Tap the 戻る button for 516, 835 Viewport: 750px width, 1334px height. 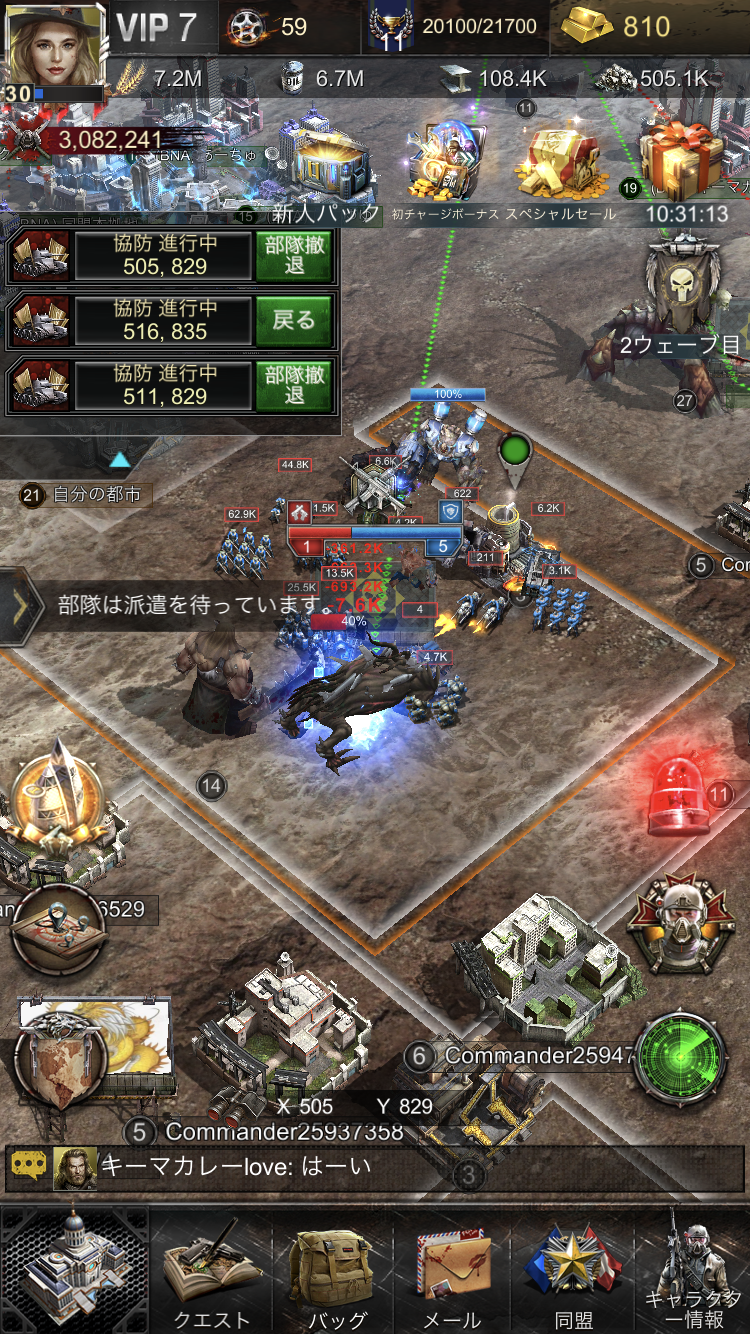pyautogui.click(x=294, y=320)
